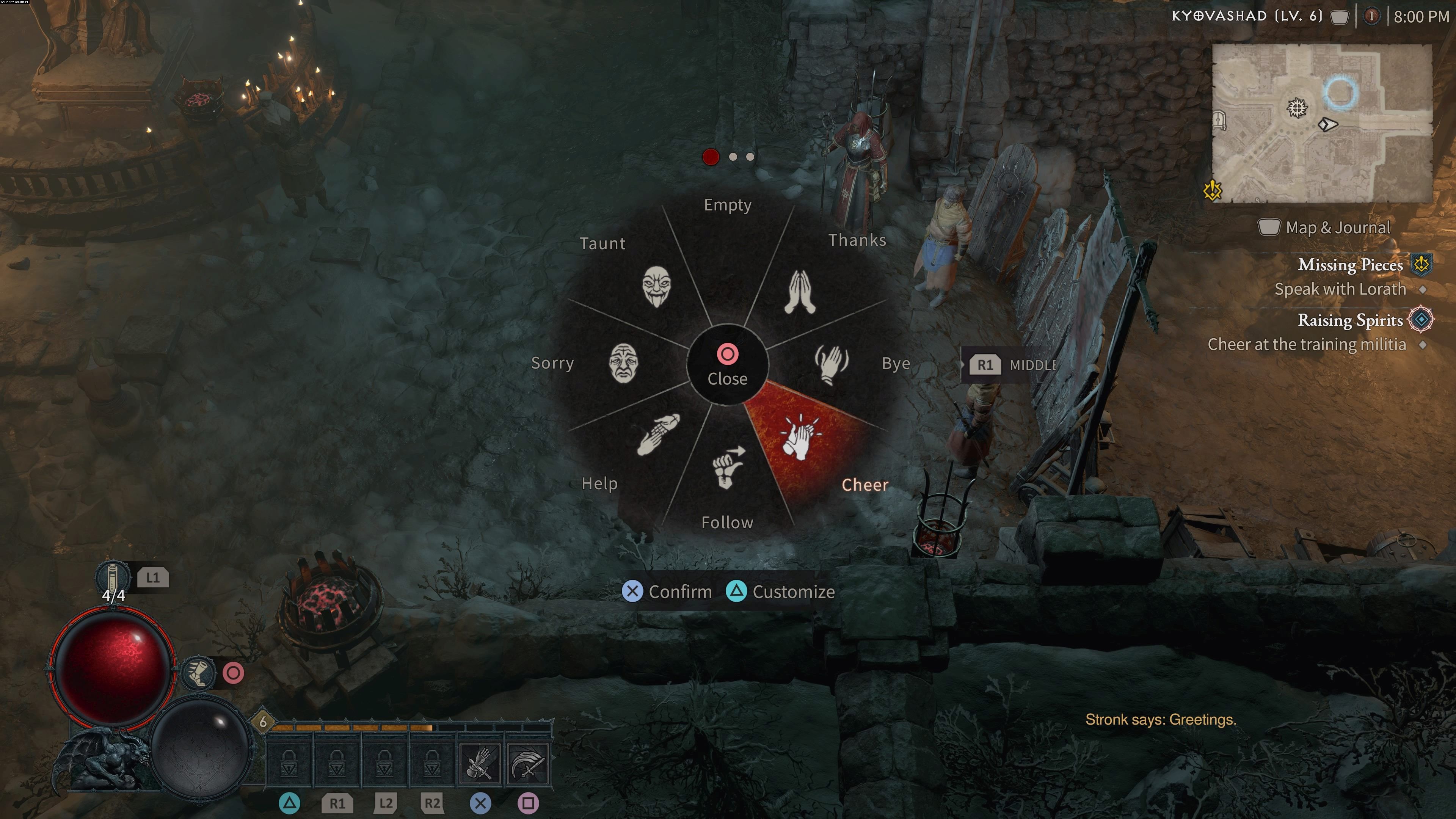Open Map & Journal
This screenshot has height=819, width=1456.
pyautogui.click(x=1324, y=228)
